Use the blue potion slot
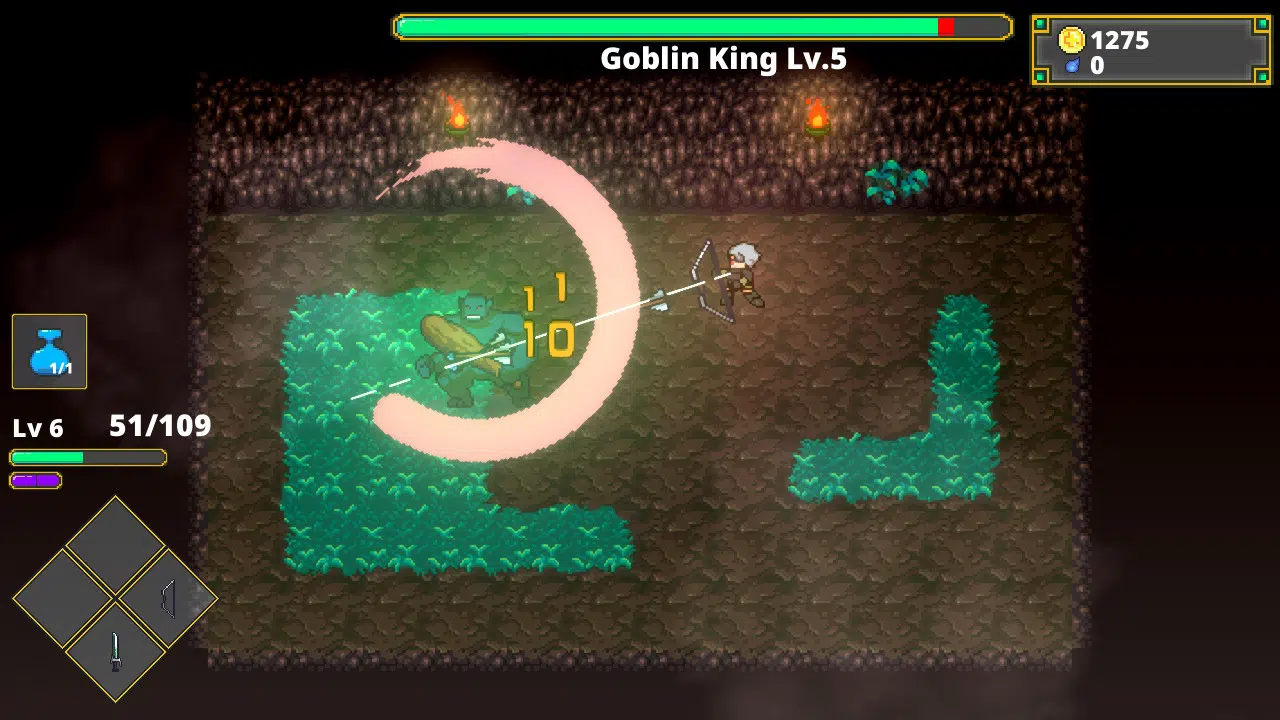 pos(50,351)
